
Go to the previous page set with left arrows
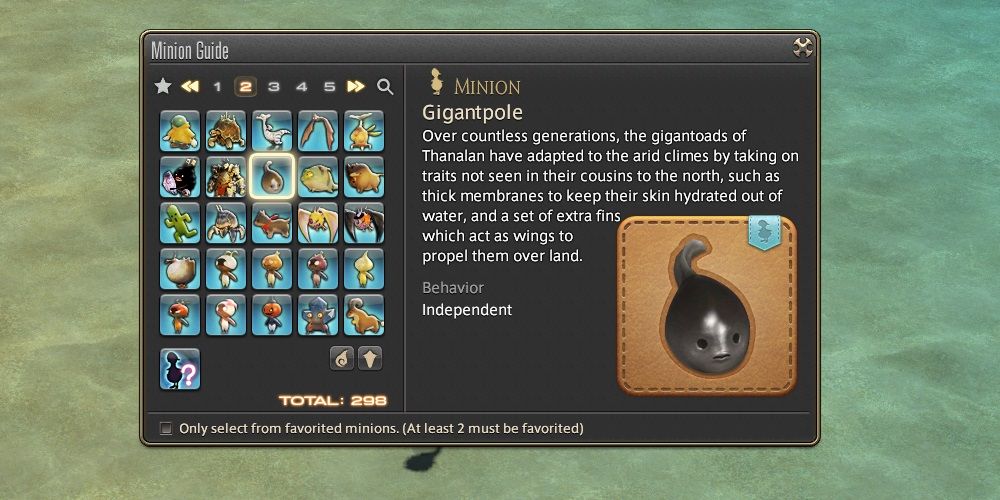pos(190,87)
